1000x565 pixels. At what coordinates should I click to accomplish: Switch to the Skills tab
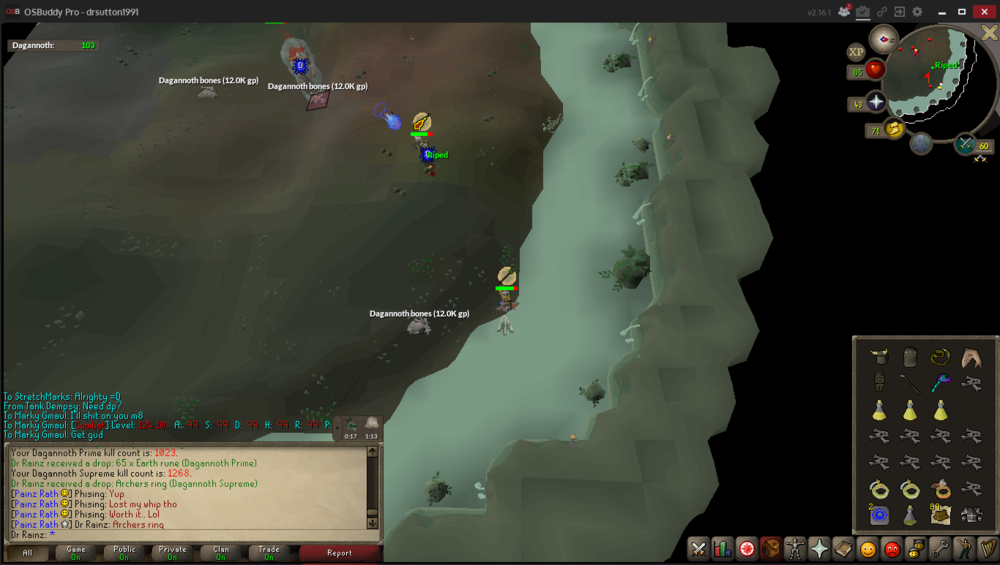point(722,548)
